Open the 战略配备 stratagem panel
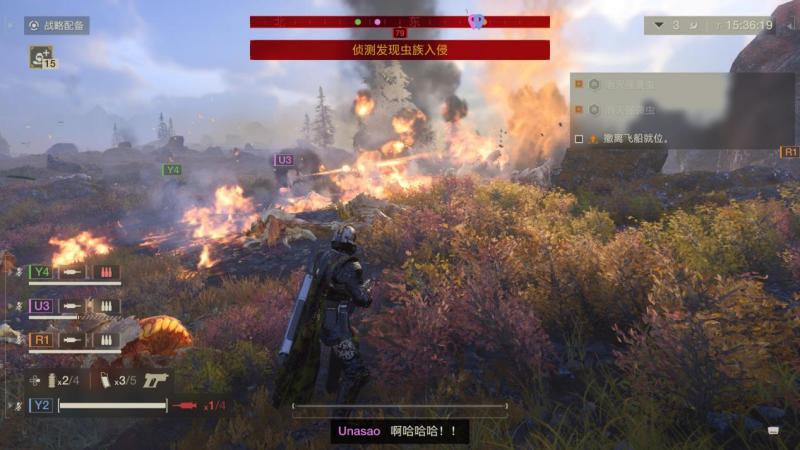 (57, 25)
